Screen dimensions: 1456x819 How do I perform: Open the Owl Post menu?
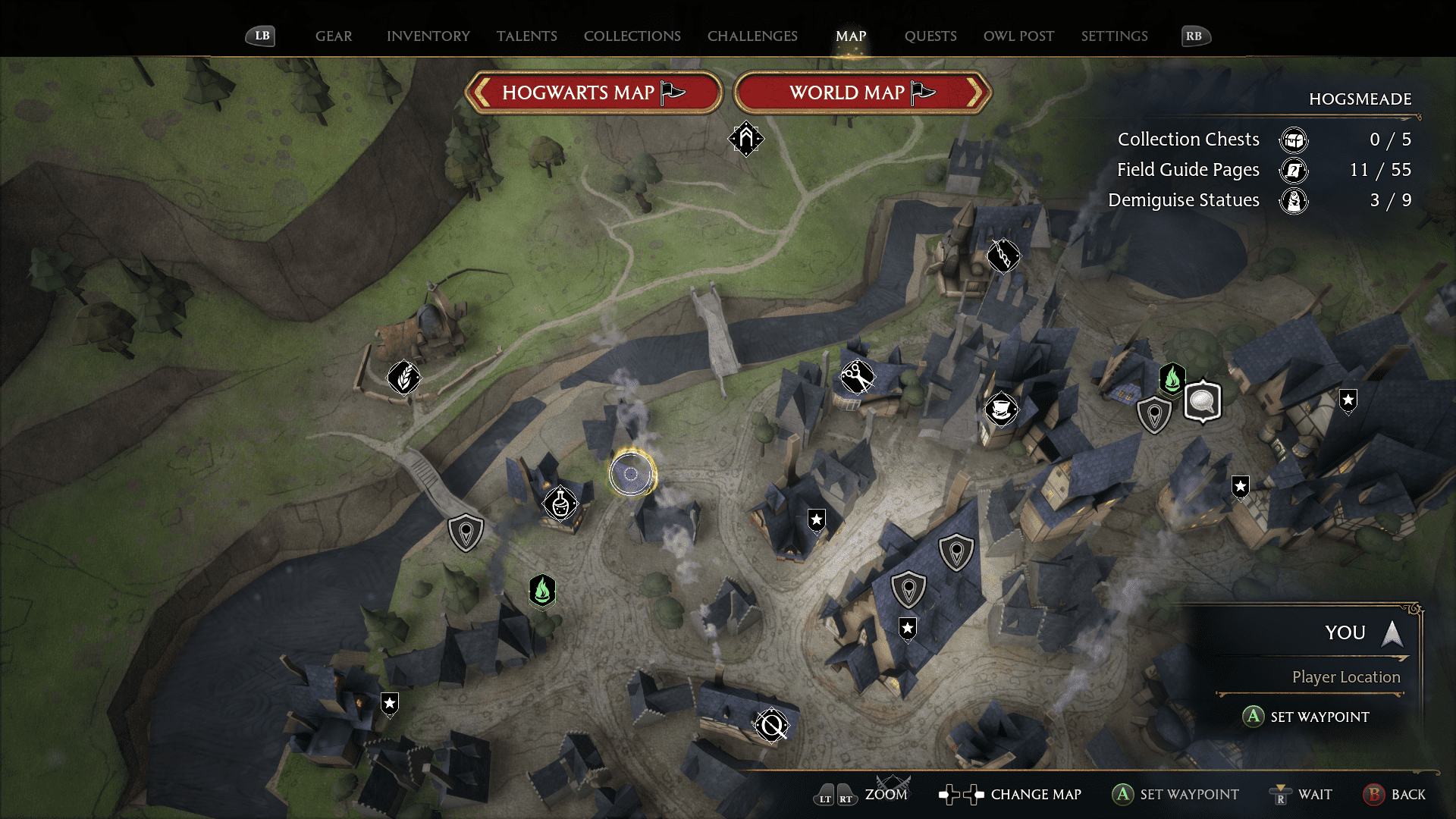(x=1018, y=36)
